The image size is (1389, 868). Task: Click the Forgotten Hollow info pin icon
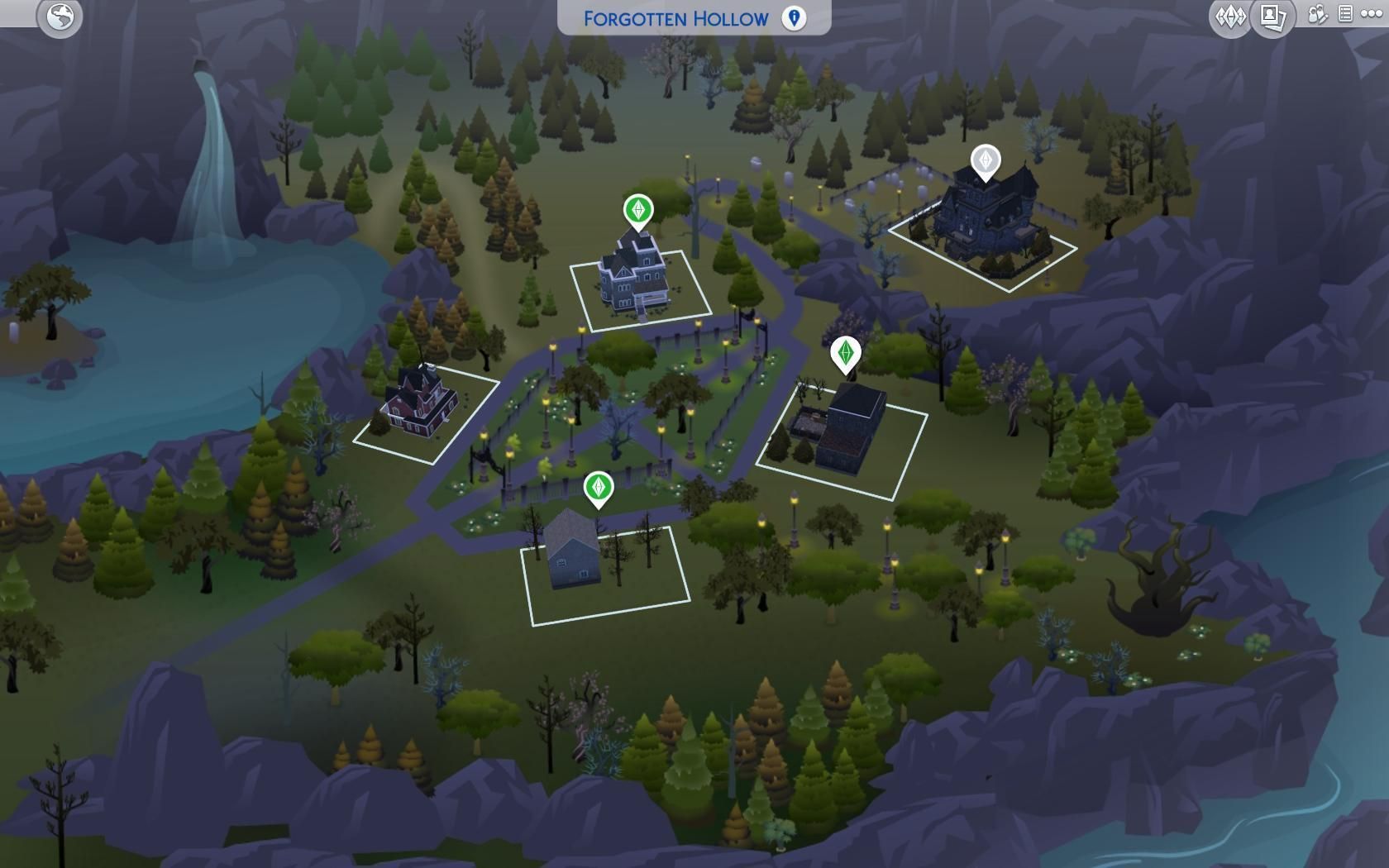(794, 18)
